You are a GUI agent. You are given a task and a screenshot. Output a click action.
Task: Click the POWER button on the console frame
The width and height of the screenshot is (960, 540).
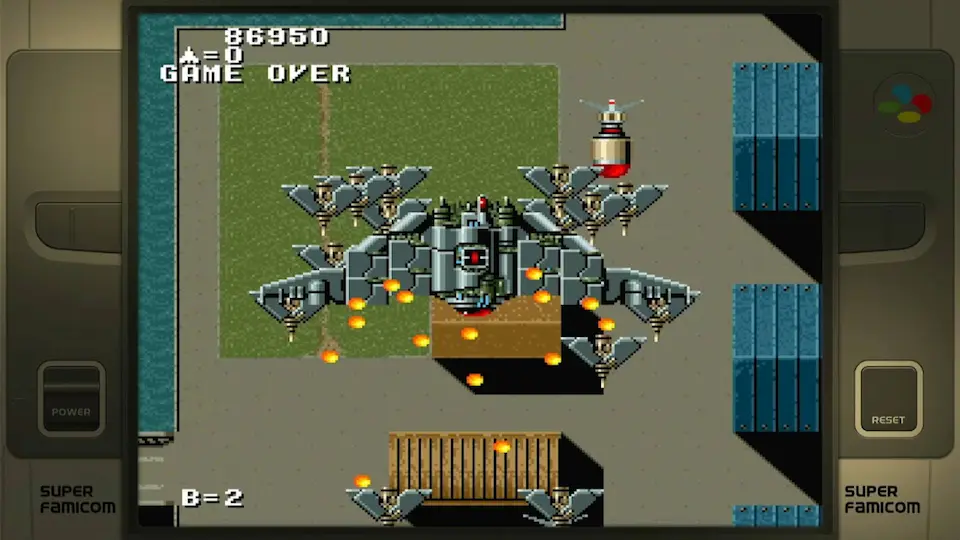coord(71,398)
